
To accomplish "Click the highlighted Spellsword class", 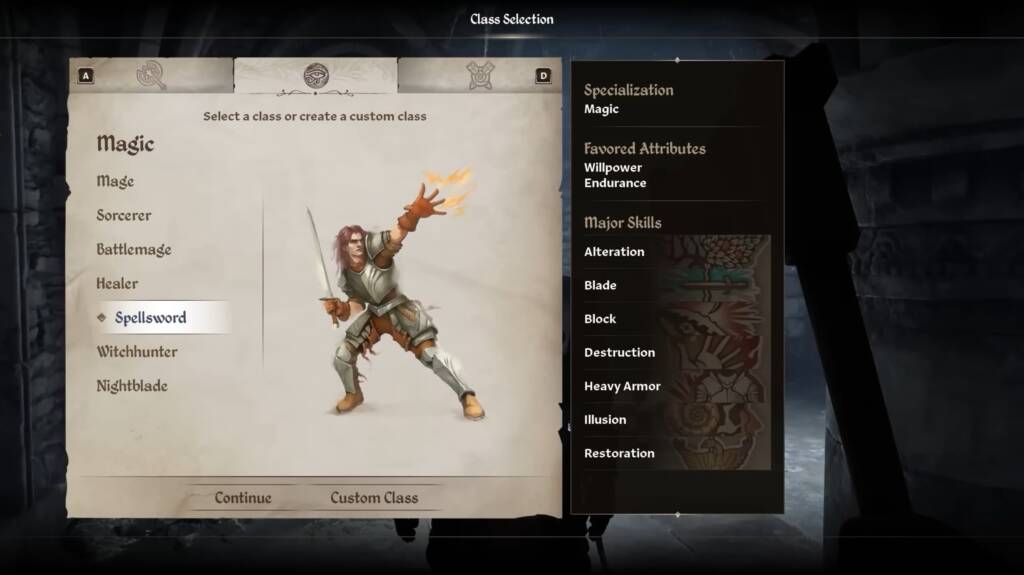I will [150, 317].
